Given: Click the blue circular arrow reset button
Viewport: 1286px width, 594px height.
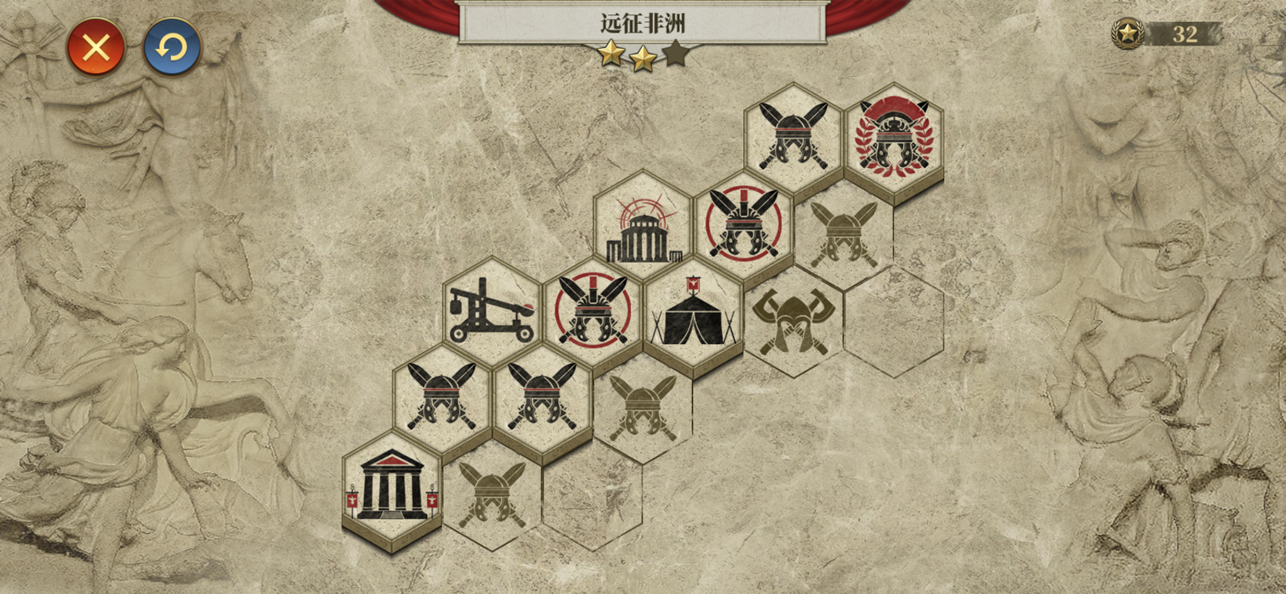Looking at the screenshot, I should point(172,47).
